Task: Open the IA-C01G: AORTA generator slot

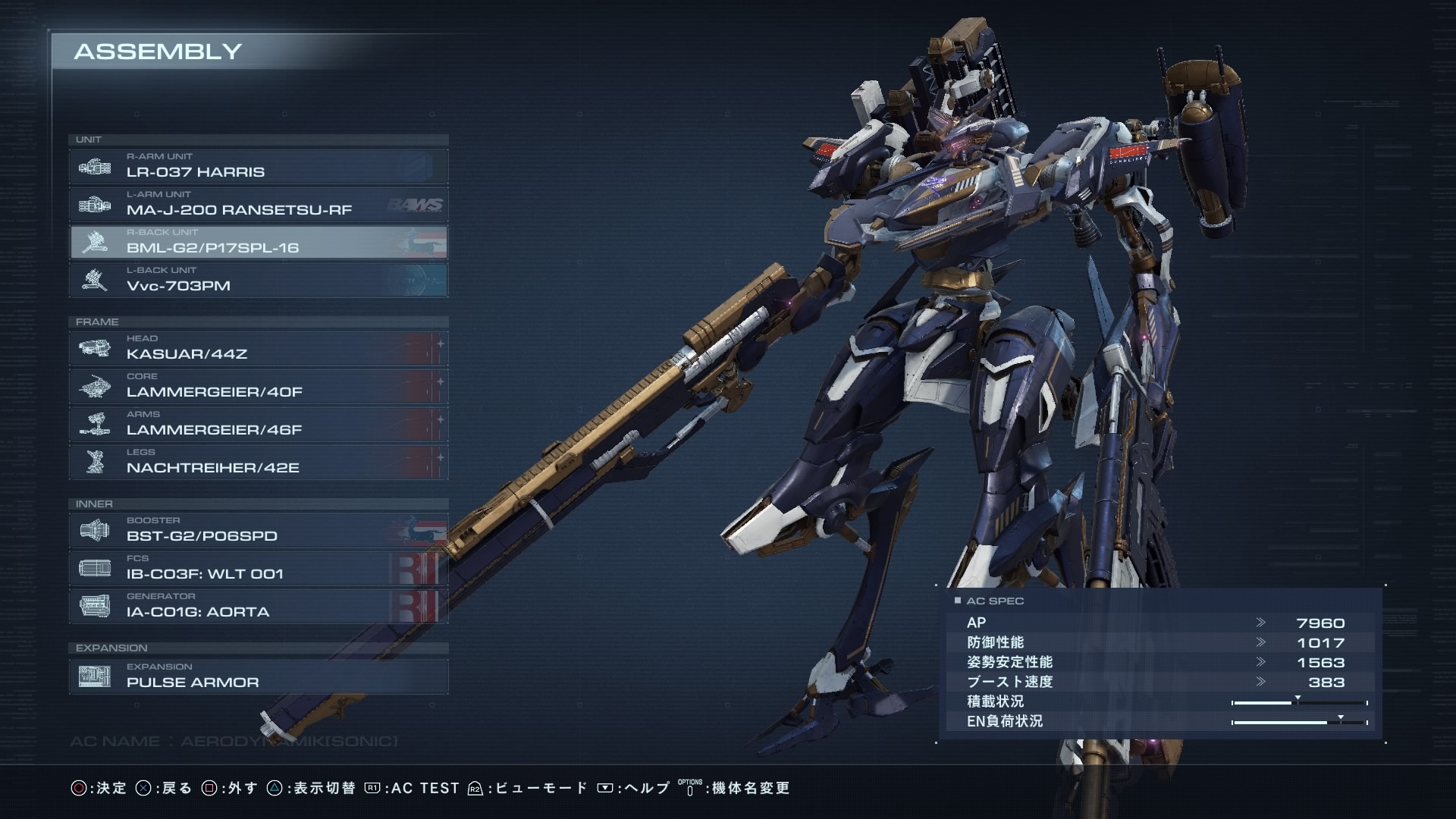Action: tap(258, 606)
